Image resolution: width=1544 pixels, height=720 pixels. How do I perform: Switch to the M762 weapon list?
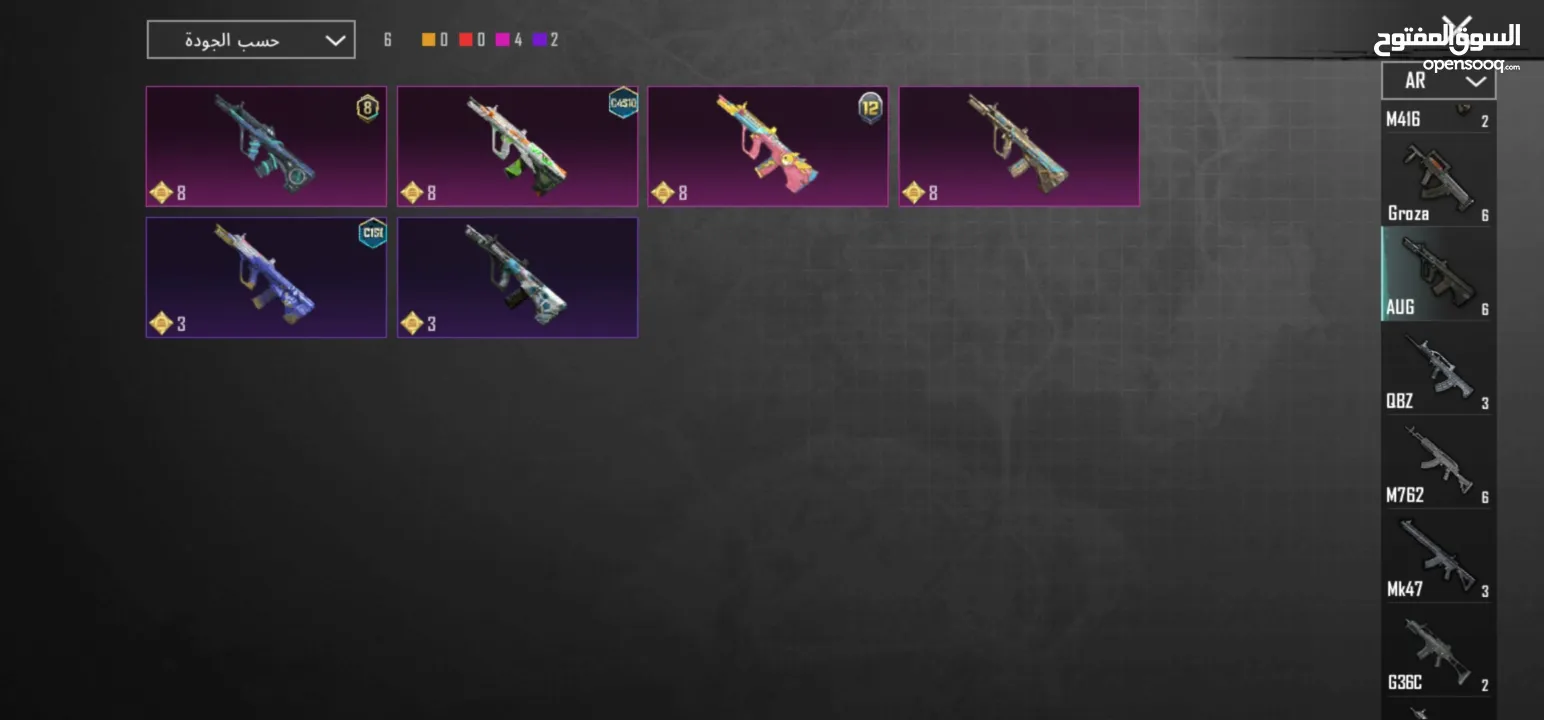(x=1438, y=464)
